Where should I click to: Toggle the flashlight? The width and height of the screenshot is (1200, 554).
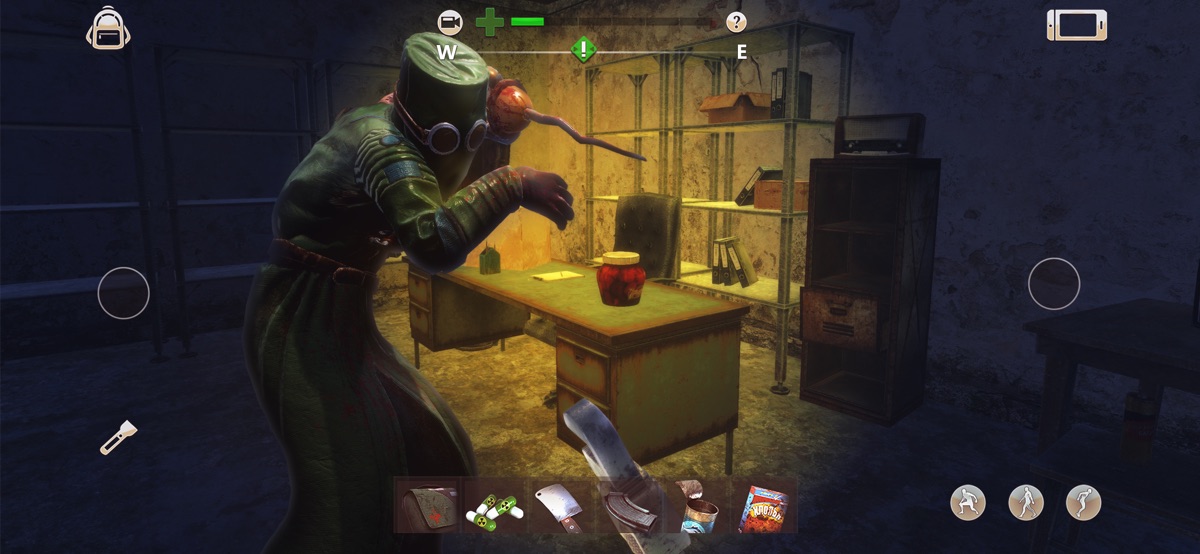pos(117,437)
